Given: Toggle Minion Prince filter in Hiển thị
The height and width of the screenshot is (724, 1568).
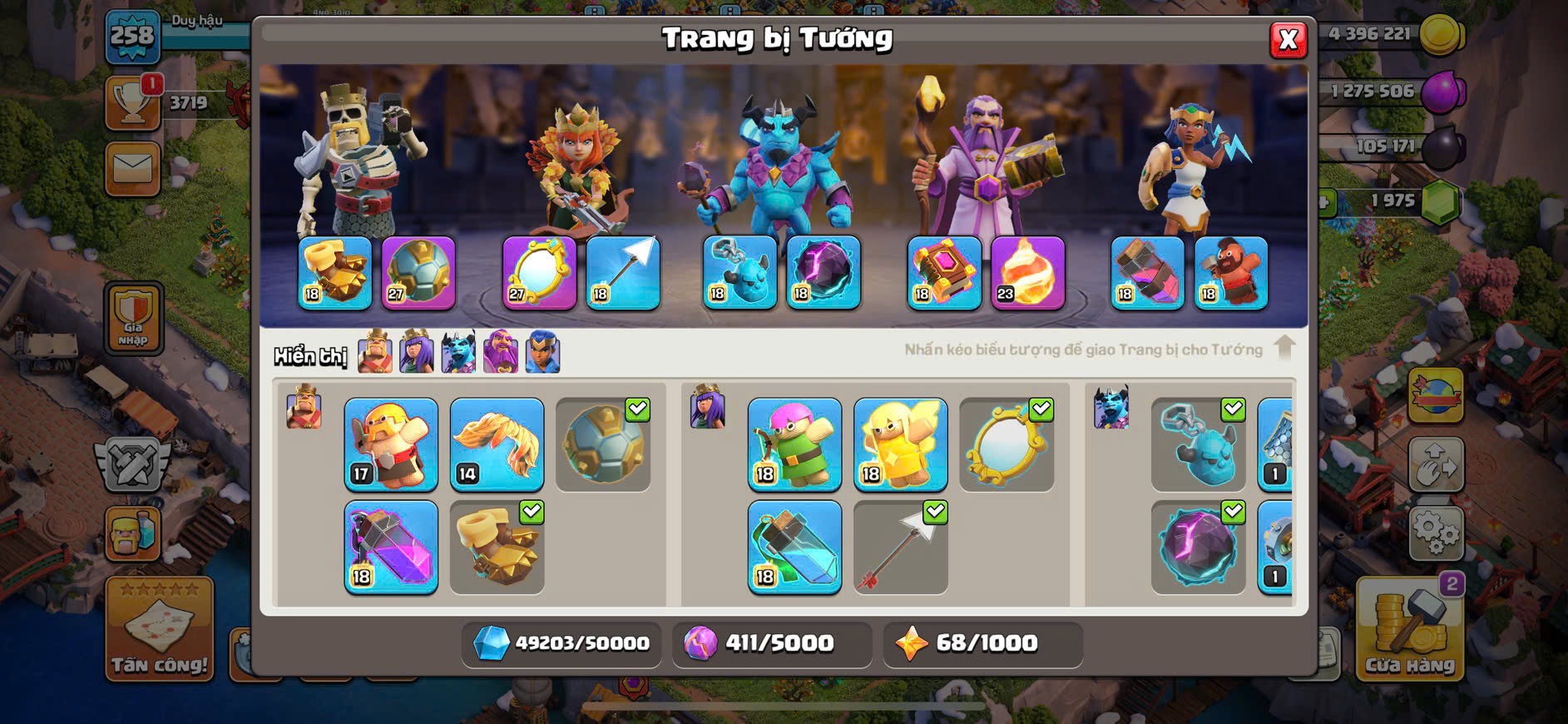Looking at the screenshot, I should click(x=458, y=352).
